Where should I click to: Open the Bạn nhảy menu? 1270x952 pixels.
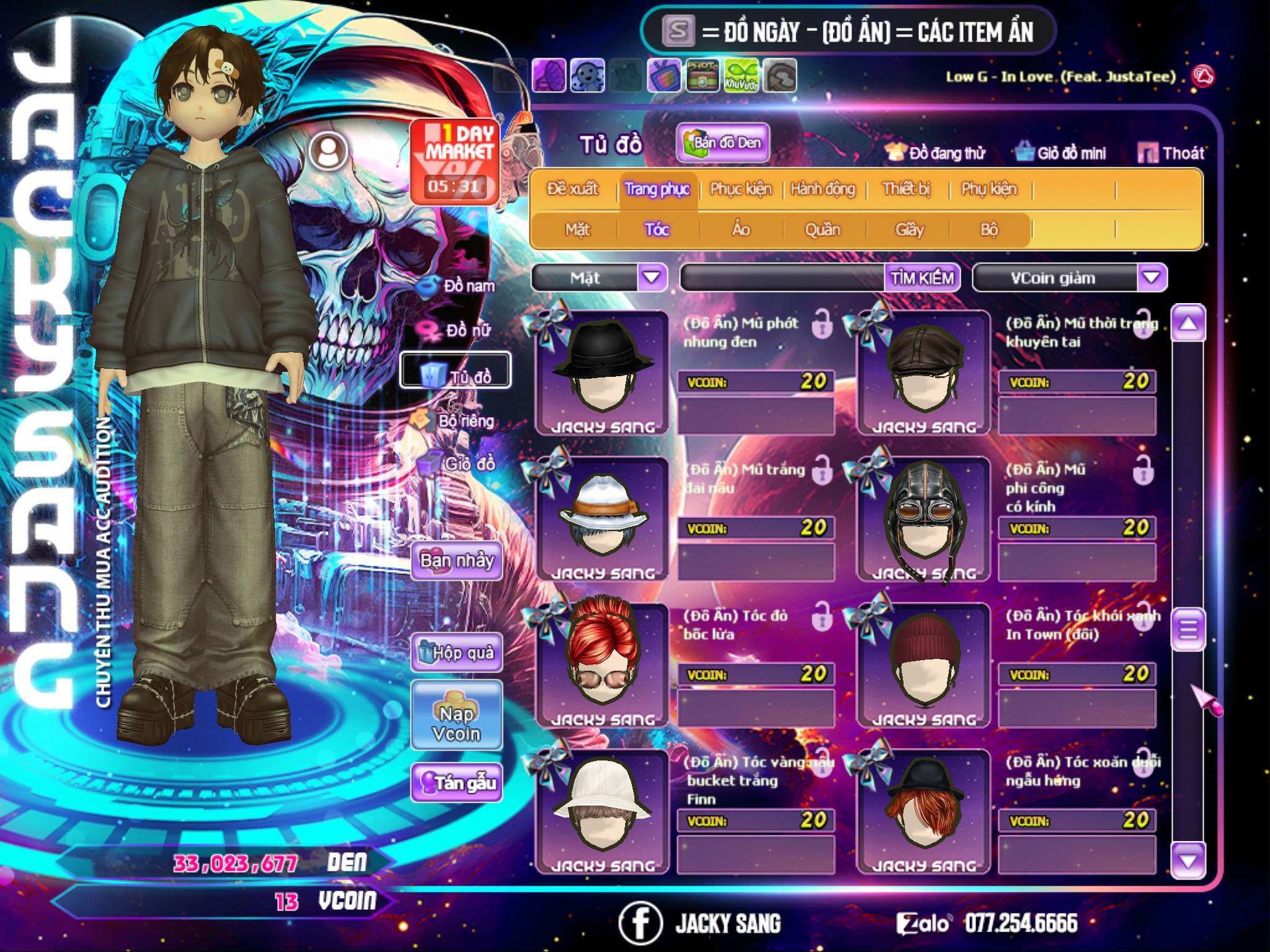456,561
